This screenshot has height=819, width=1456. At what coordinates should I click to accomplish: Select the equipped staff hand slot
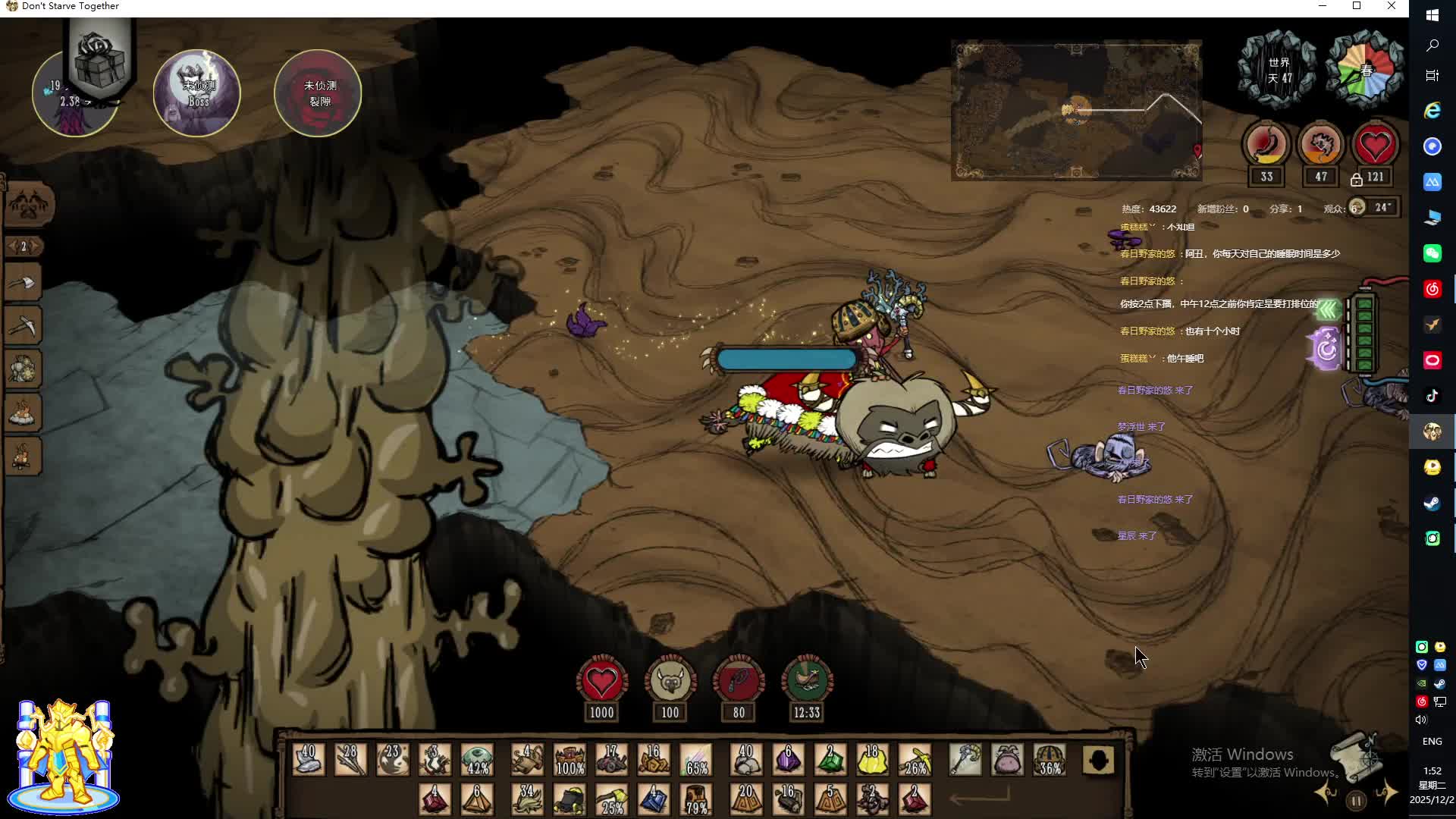(x=965, y=759)
